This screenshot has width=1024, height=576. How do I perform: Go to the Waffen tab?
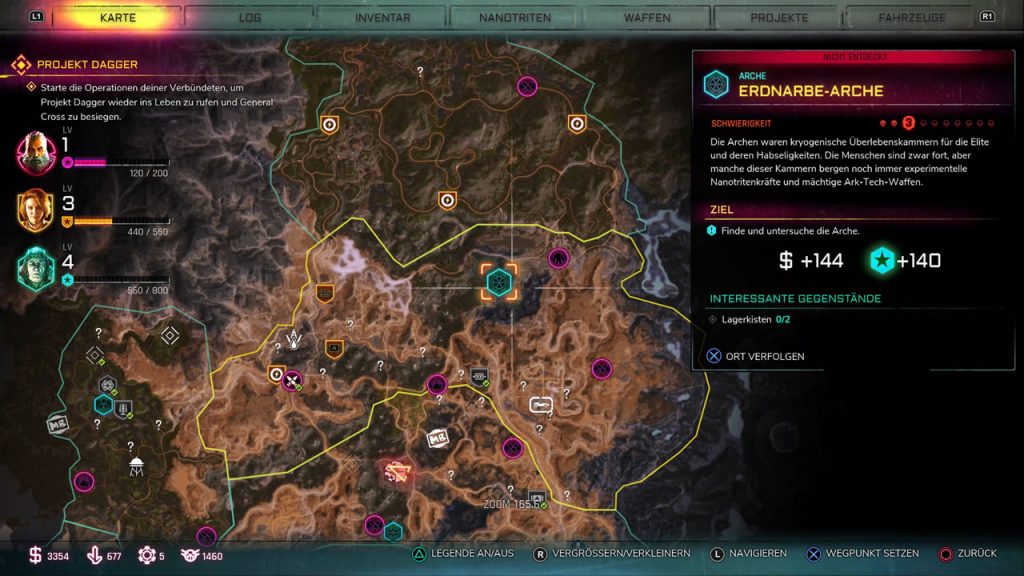point(646,18)
